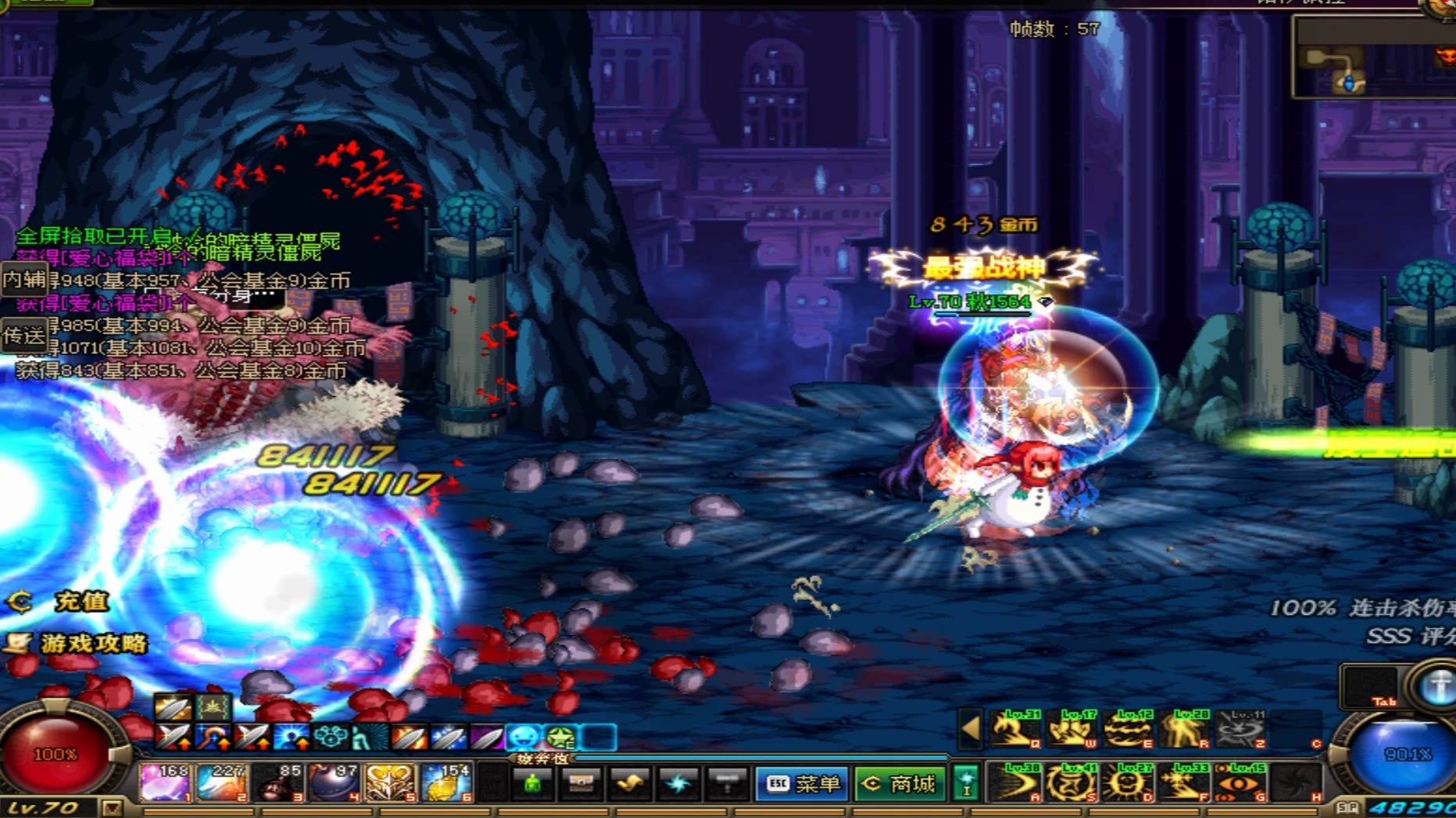Use the consumable in quick slot 2
Image resolution: width=1456 pixels, height=818 pixels.
(221, 783)
